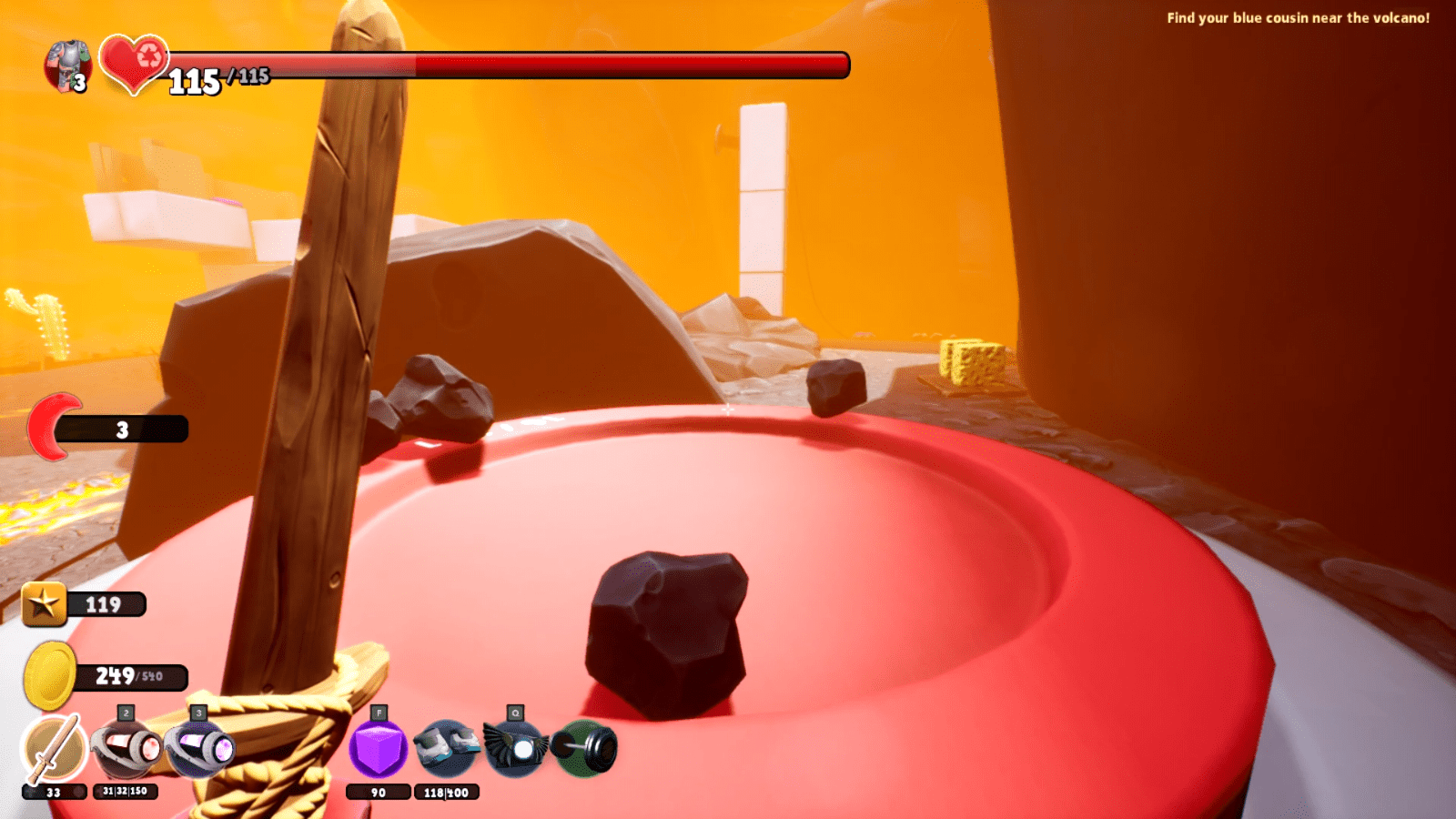Screen dimensions: 1456x819
Task: Click the ammo counter reading 31|32|150
Action: click(126, 793)
